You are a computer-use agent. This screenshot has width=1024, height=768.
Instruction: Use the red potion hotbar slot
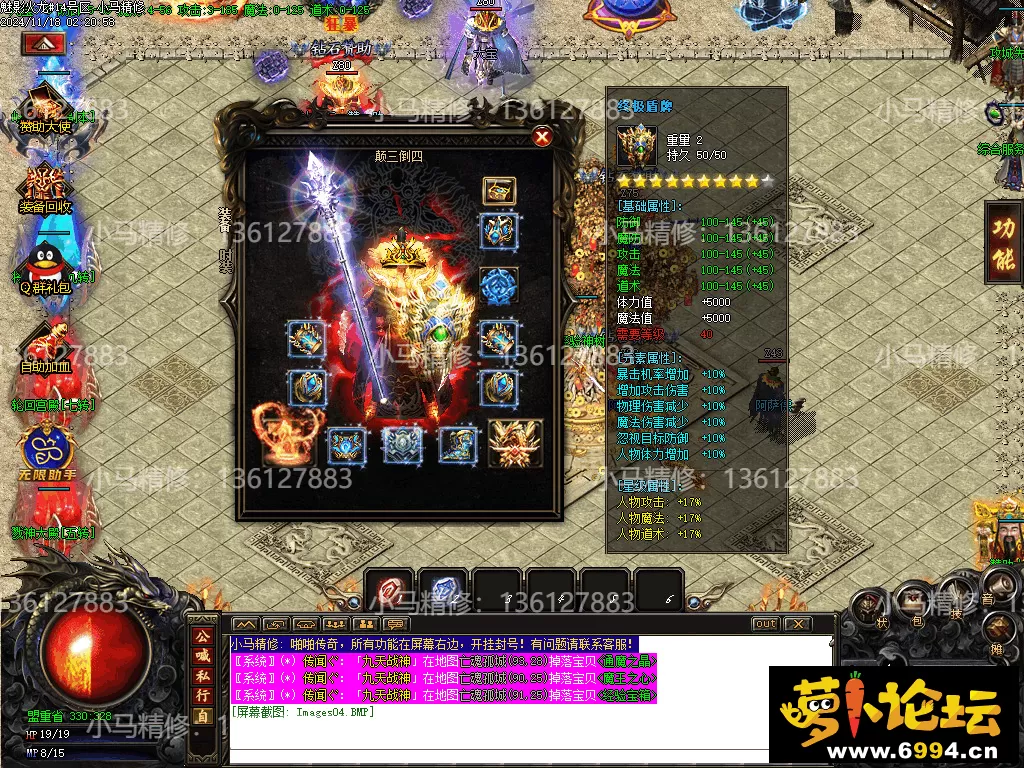pos(391,590)
